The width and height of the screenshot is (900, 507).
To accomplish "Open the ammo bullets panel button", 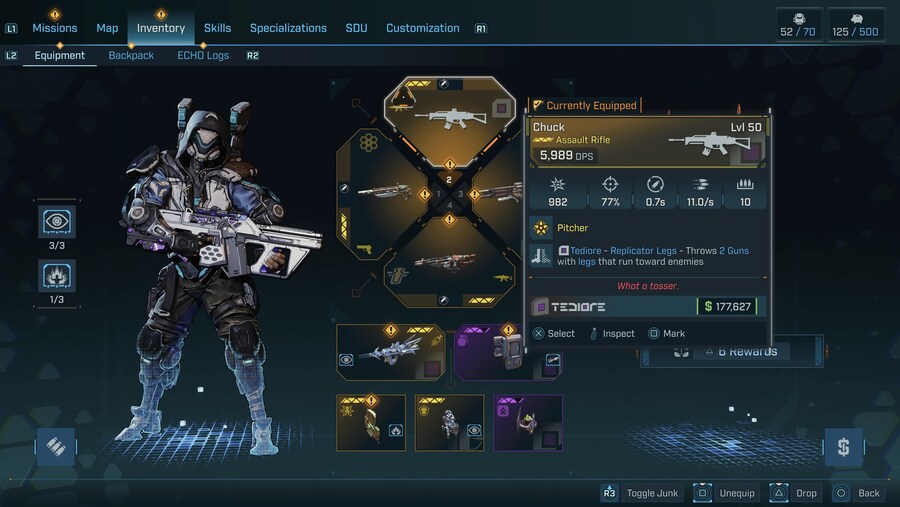I will pyautogui.click(x=56, y=446).
